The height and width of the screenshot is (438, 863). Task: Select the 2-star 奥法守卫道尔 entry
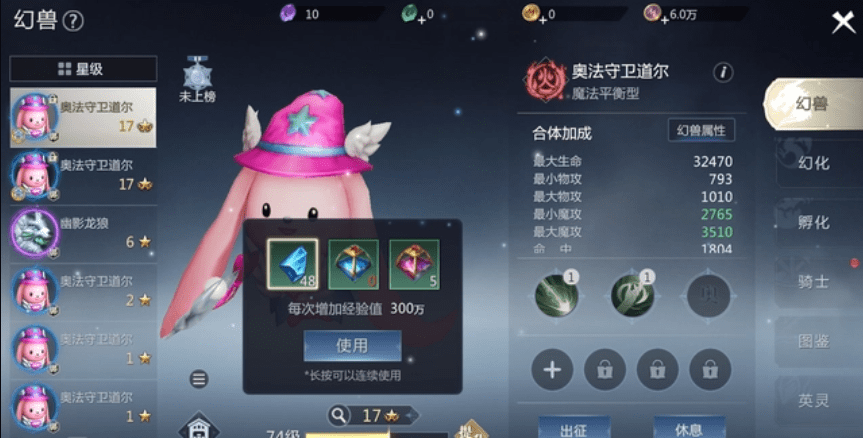click(83, 291)
